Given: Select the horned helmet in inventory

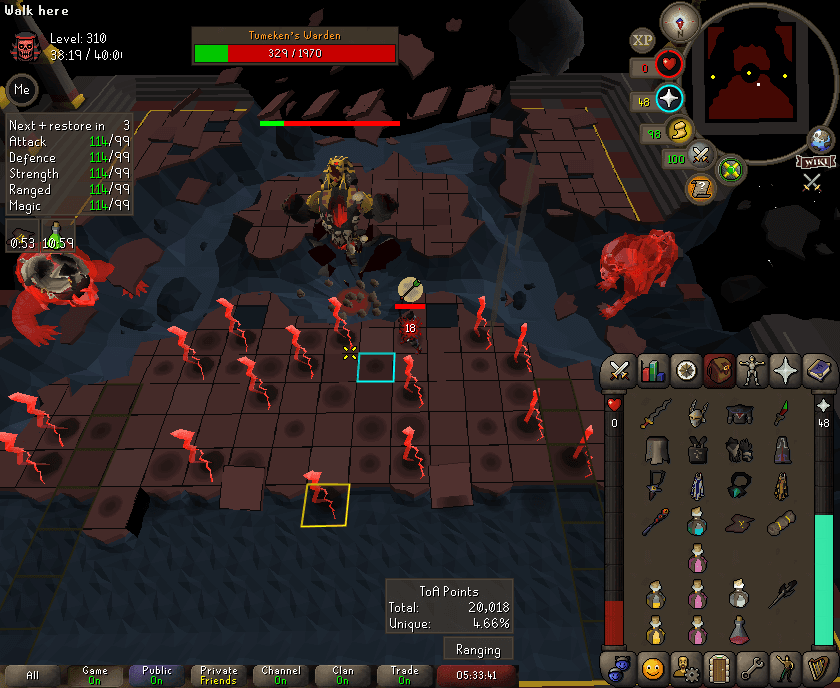Looking at the screenshot, I should pyautogui.click(x=697, y=413).
